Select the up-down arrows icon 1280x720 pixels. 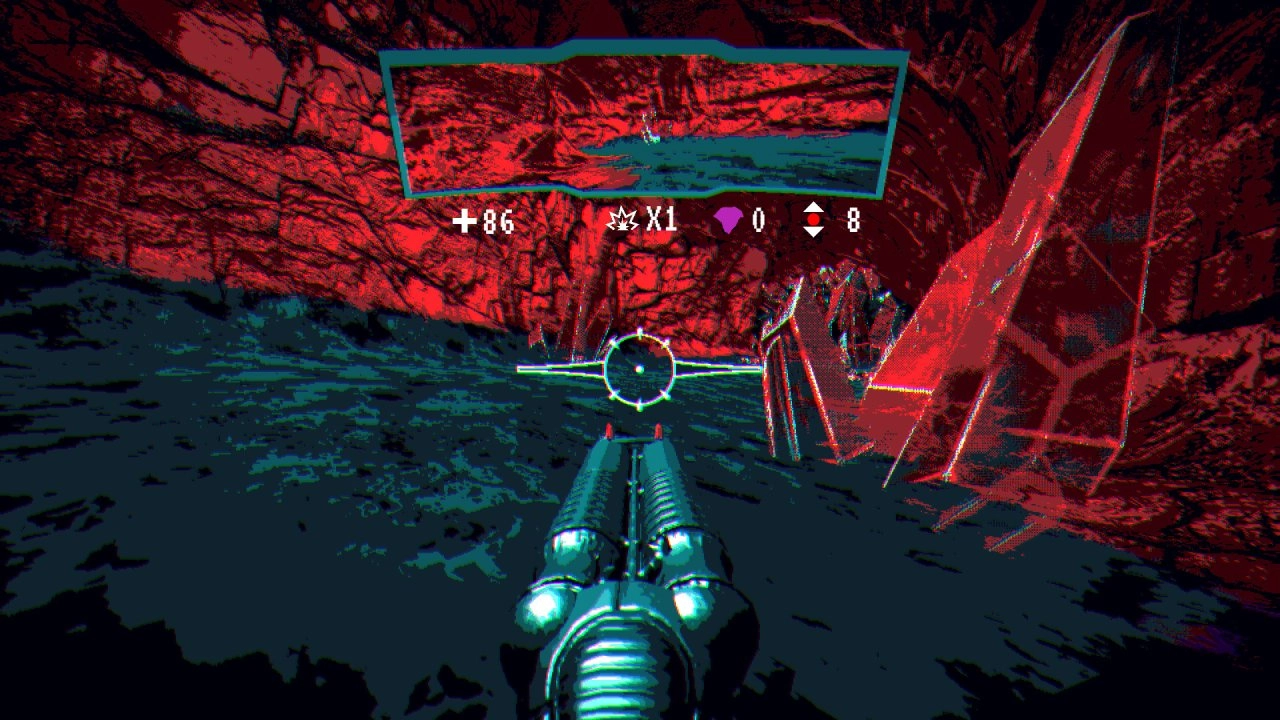pyautogui.click(x=814, y=220)
